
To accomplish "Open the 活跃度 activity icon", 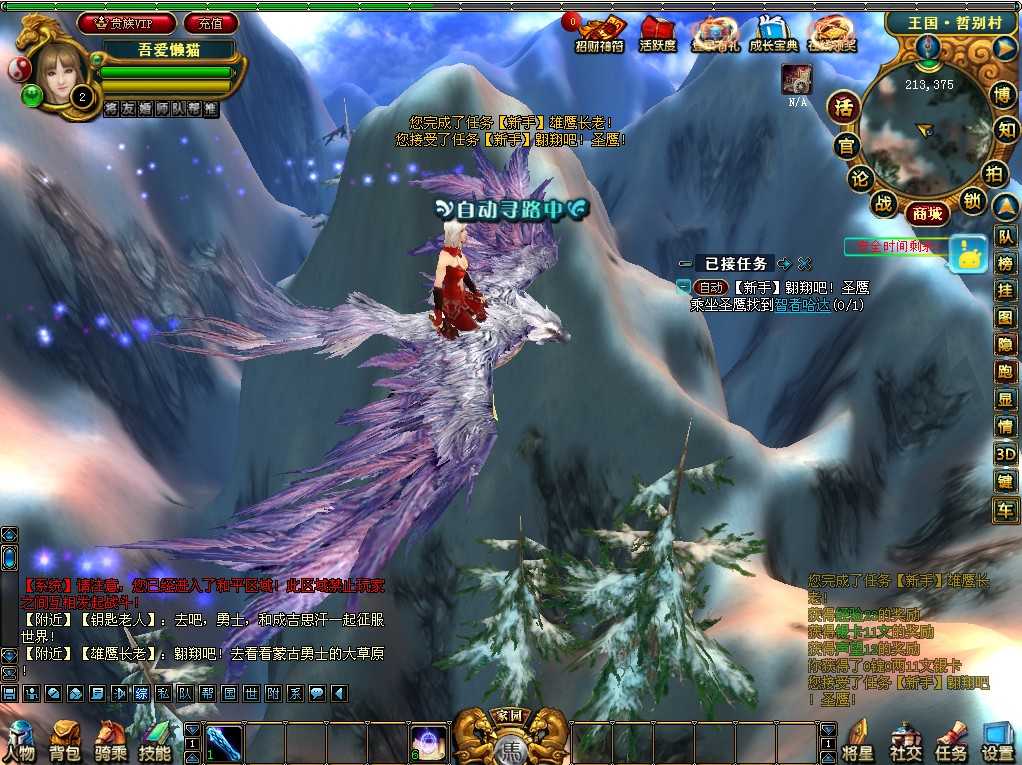I will (657, 34).
